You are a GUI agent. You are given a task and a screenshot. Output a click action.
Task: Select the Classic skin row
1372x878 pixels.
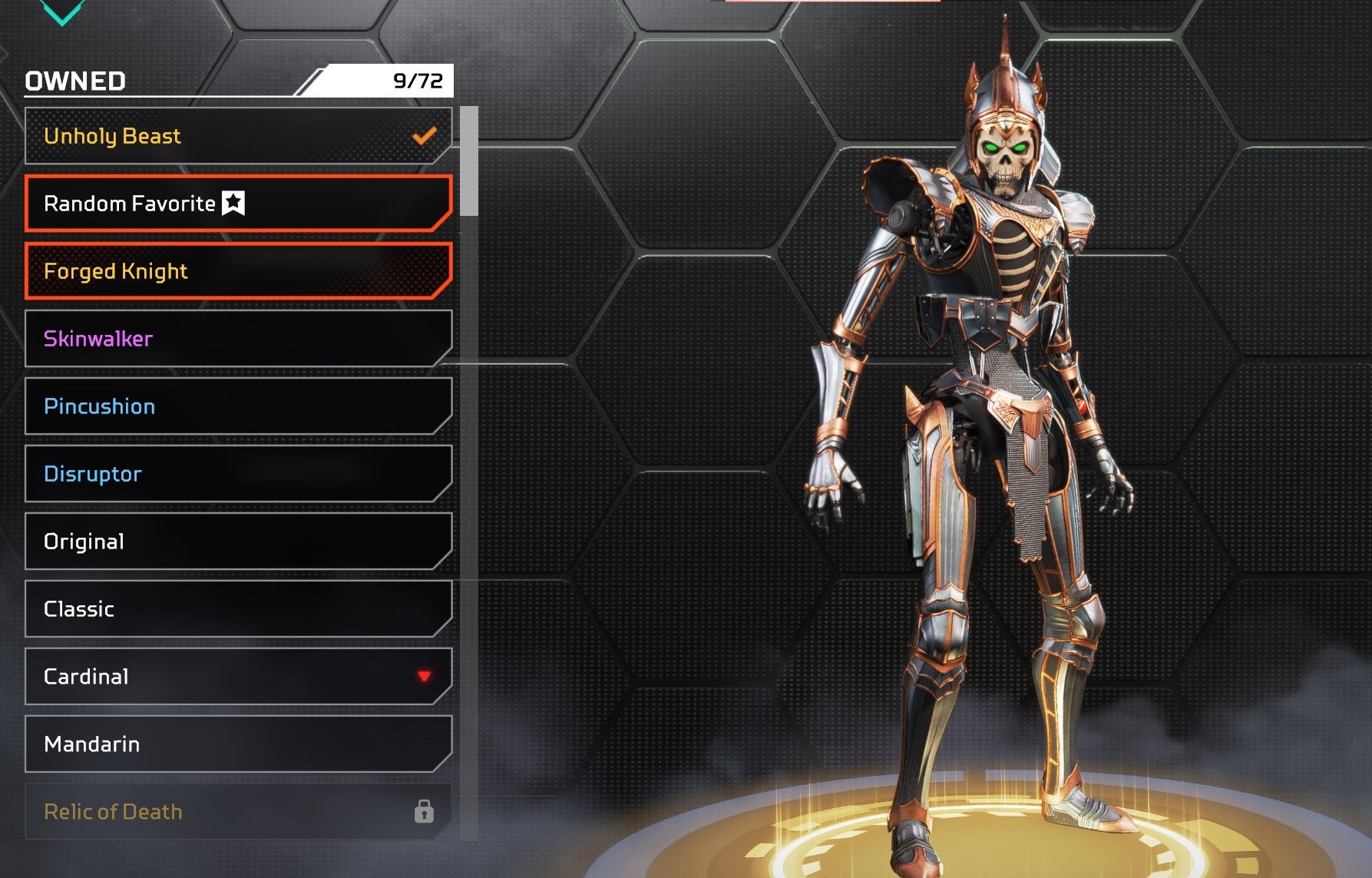238,609
